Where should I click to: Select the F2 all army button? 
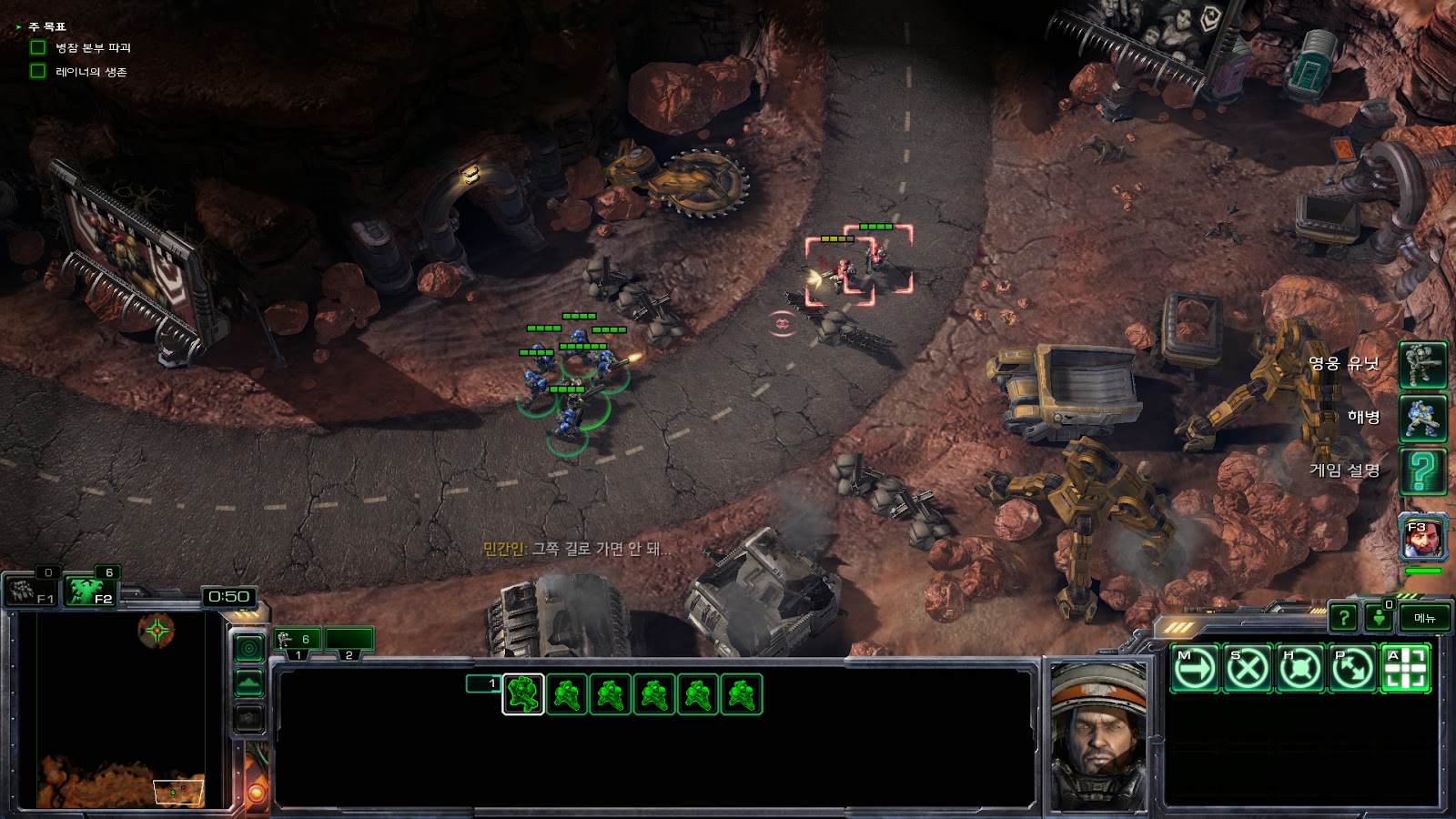point(91,590)
